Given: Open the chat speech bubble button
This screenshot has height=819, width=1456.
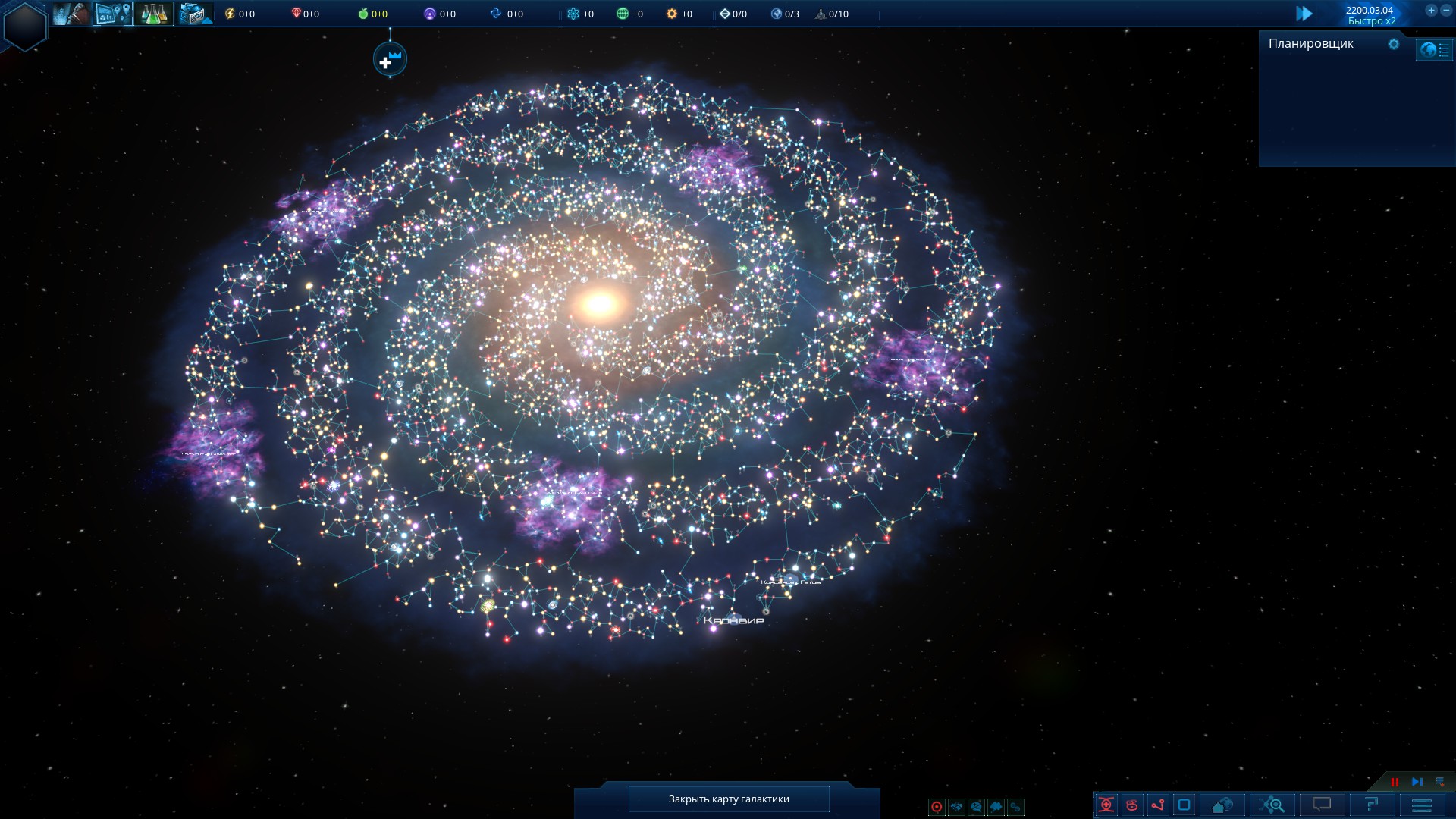Looking at the screenshot, I should (x=1322, y=805).
